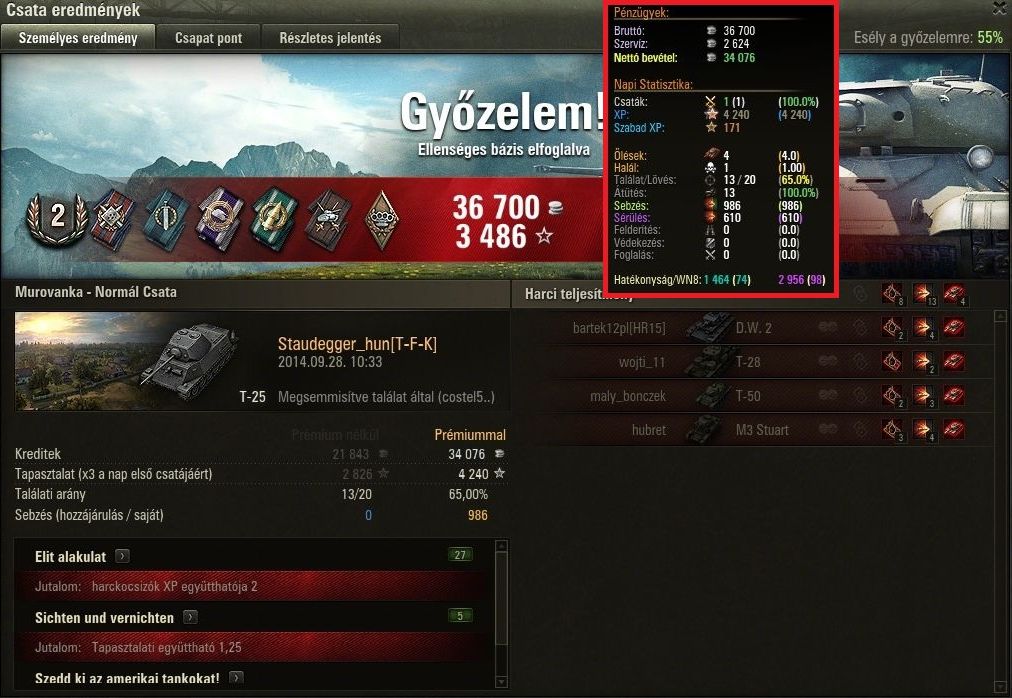Open Sichten und vernichten mission details
Image resolution: width=1012 pixels, height=698 pixels.
pyautogui.click(x=189, y=618)
